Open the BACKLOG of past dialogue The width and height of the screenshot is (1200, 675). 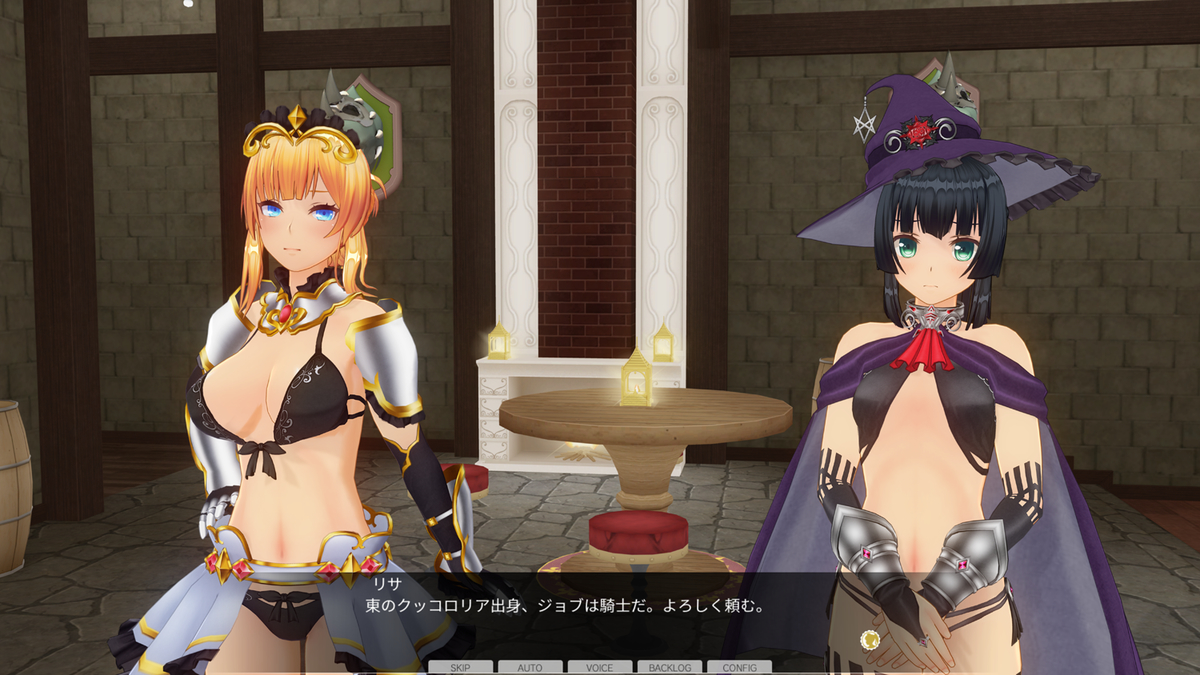pos(669,667)
